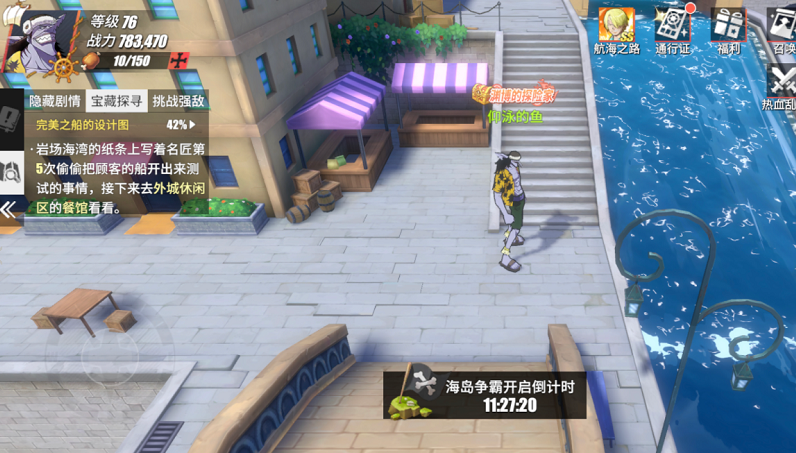Open the 福利 gift box menu
This screenshot has height=453, width=796.
click(729, 28)
